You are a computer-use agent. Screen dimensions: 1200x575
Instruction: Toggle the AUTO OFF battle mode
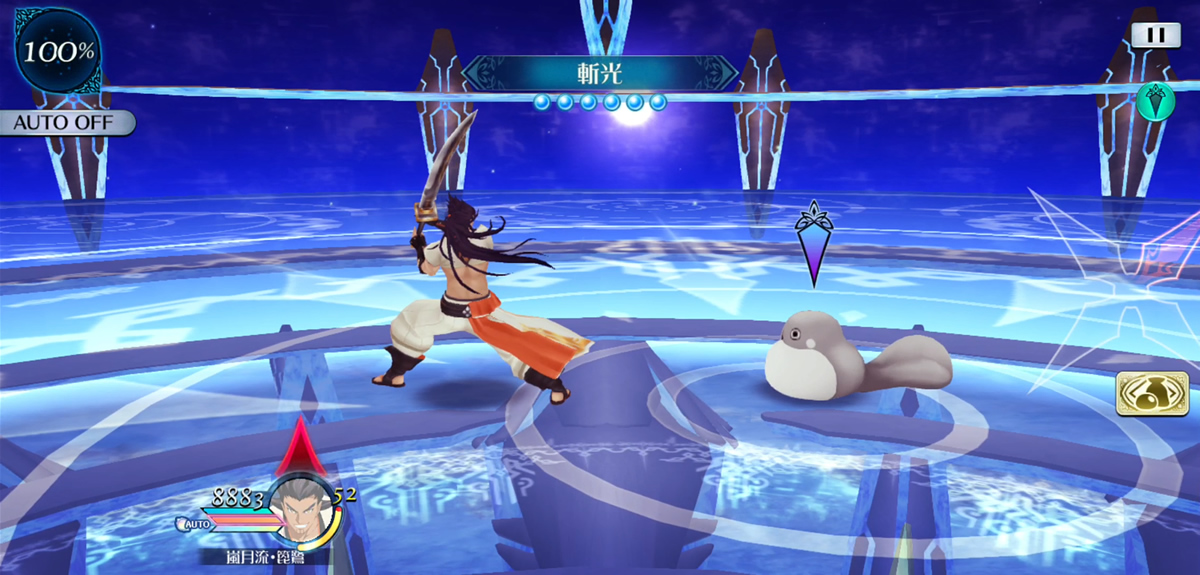66,123
